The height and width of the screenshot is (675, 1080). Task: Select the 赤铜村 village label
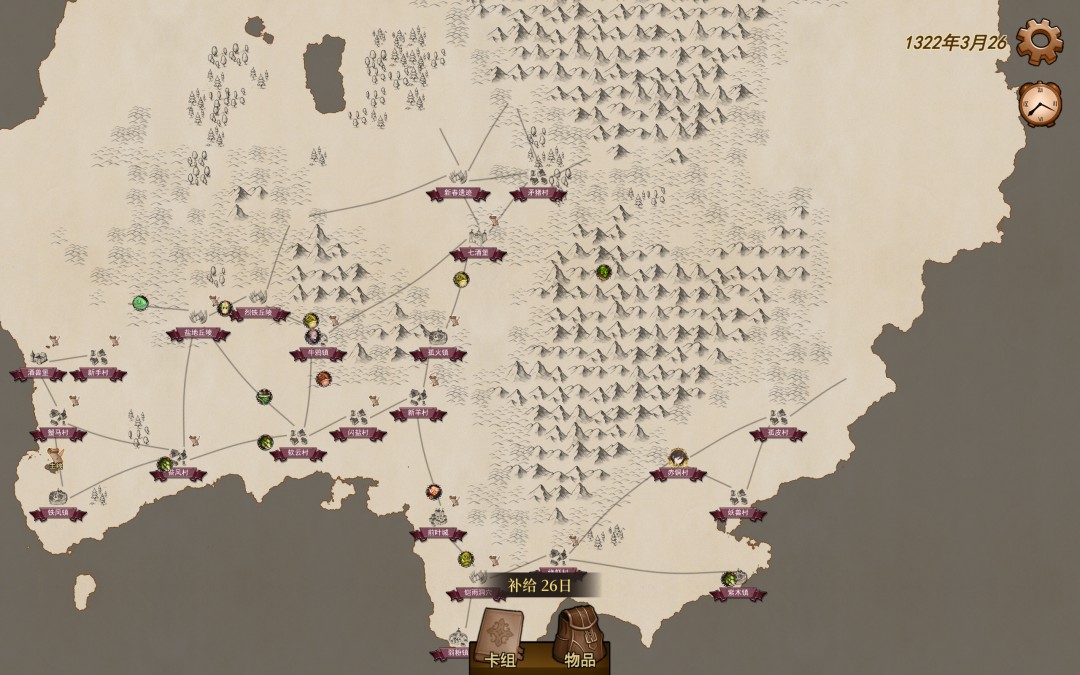coord(678,473)
